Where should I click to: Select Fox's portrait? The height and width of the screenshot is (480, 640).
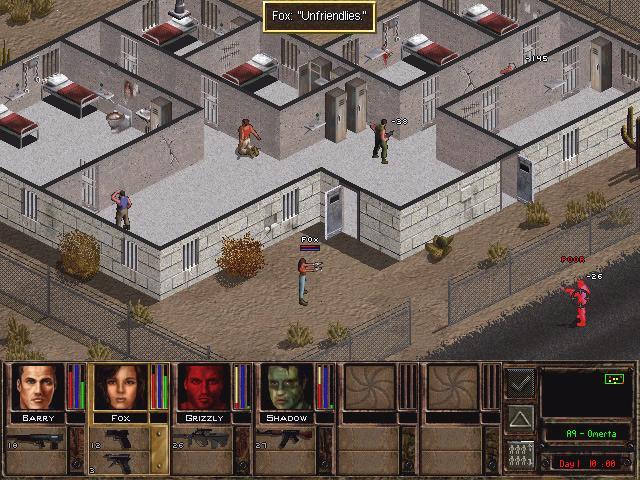(120, 387)
